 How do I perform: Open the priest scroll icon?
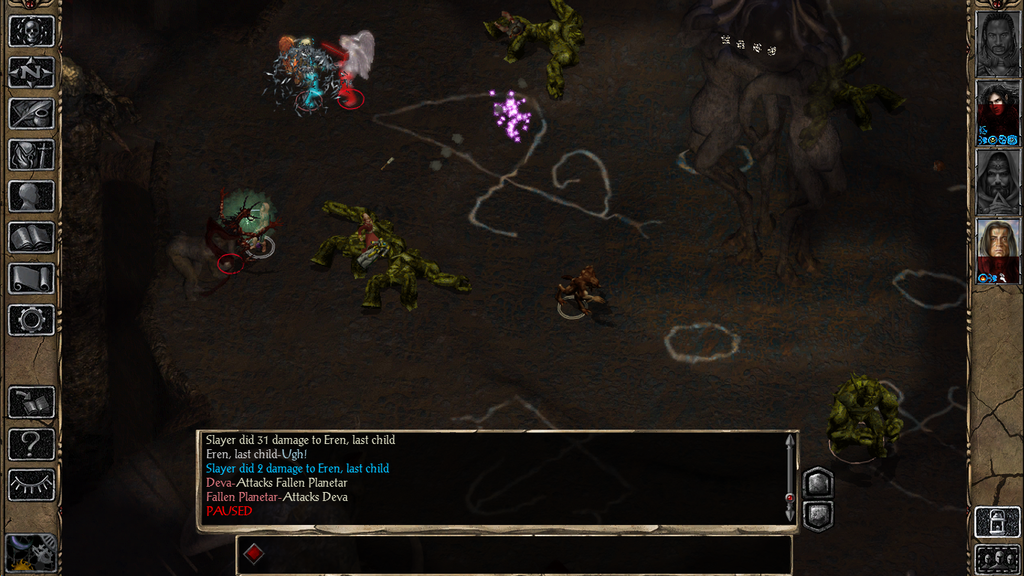click(31, 278)
